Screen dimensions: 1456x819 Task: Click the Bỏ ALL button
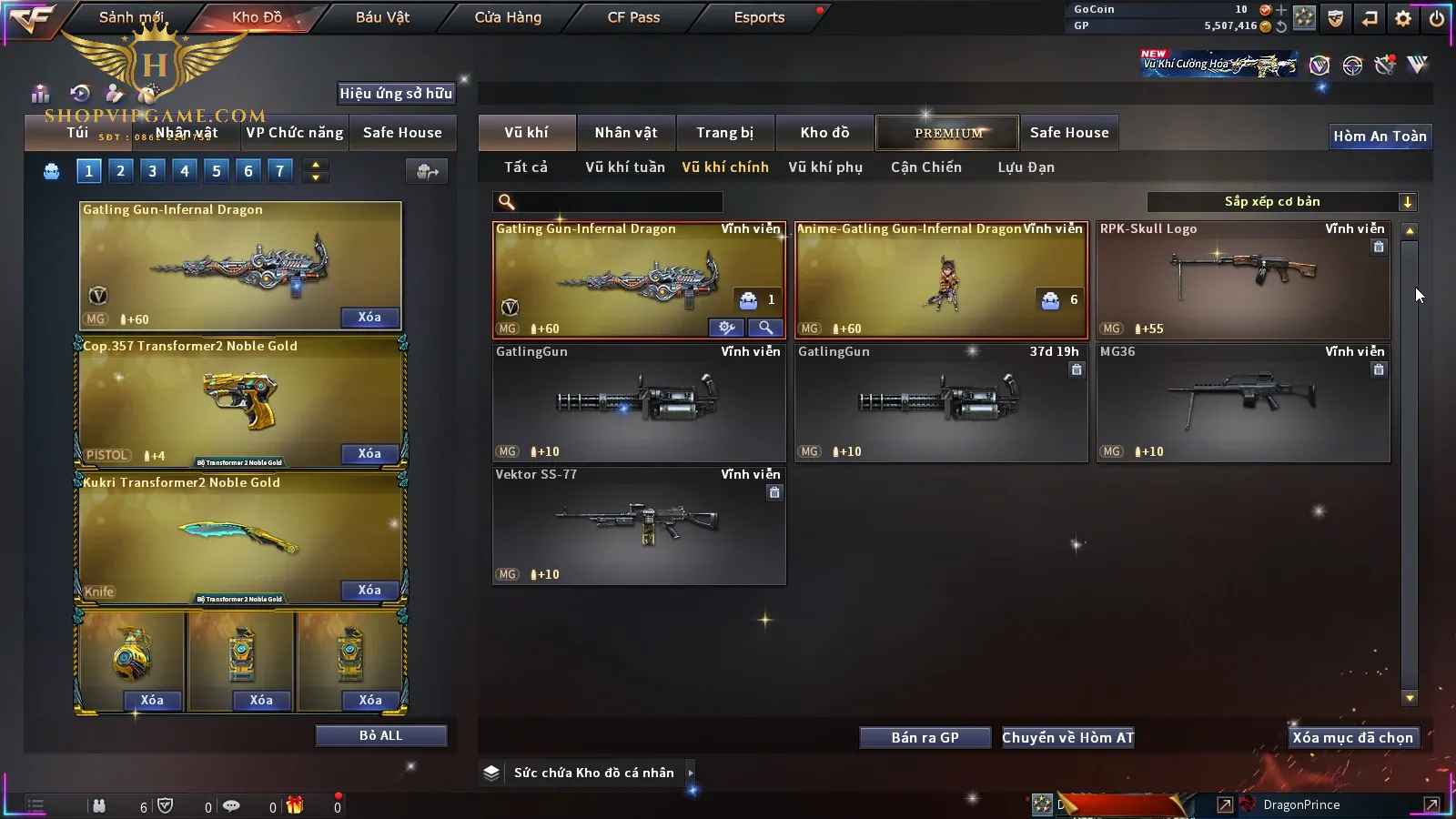380,735
